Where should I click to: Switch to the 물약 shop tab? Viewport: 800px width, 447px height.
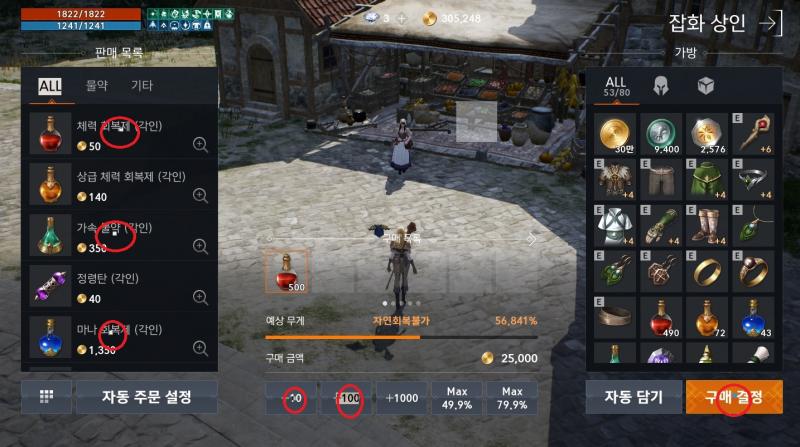(x=98, y=86)
